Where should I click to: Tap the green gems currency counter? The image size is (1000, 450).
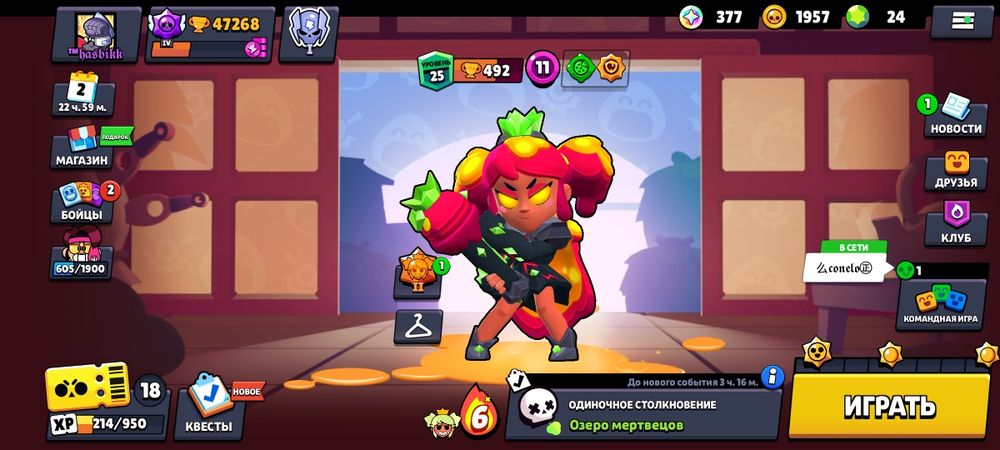[878, 17]
